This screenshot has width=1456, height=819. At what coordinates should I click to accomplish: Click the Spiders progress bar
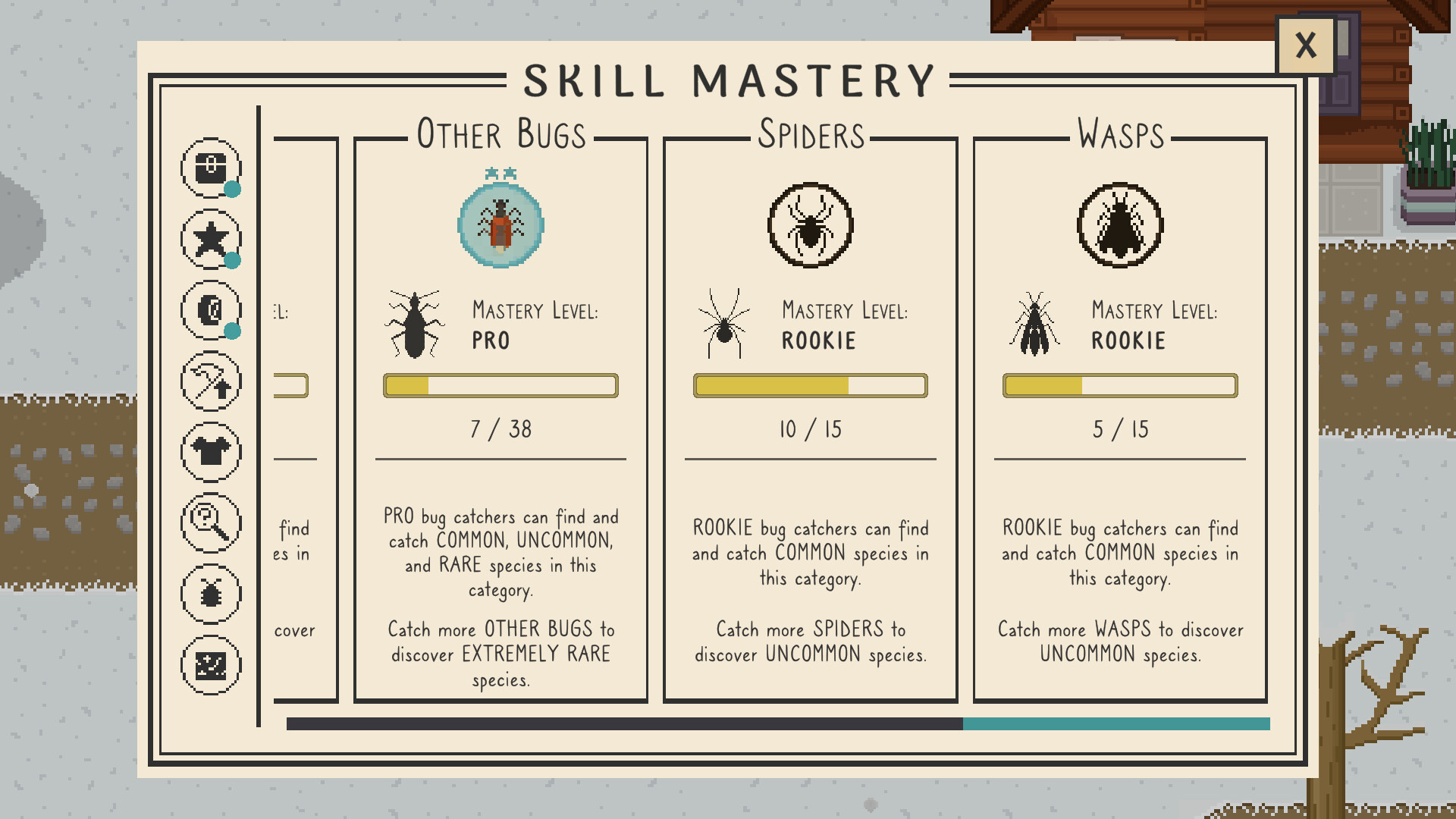pos(808,386)
